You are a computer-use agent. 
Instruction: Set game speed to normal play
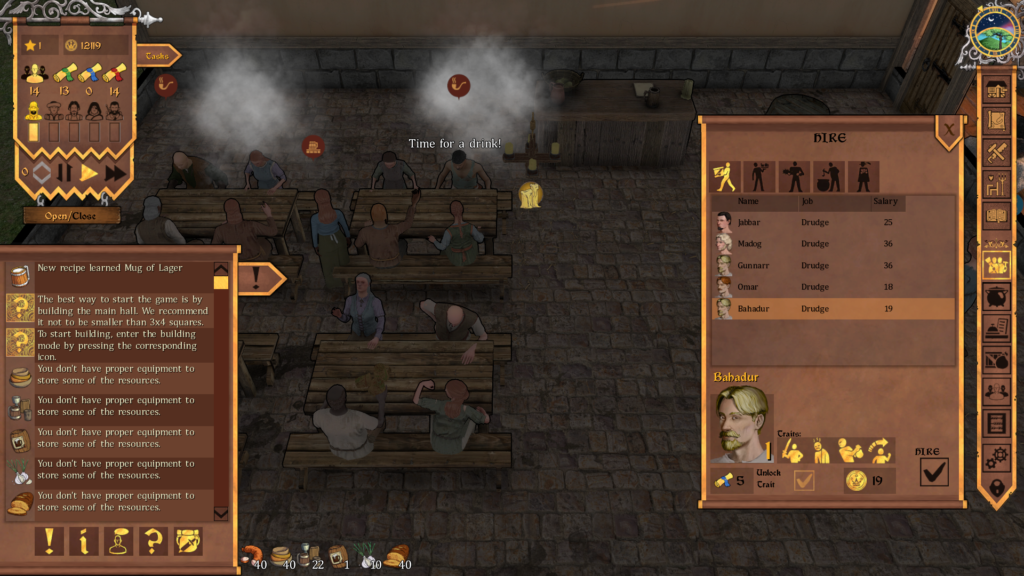[x=89, y=172]
